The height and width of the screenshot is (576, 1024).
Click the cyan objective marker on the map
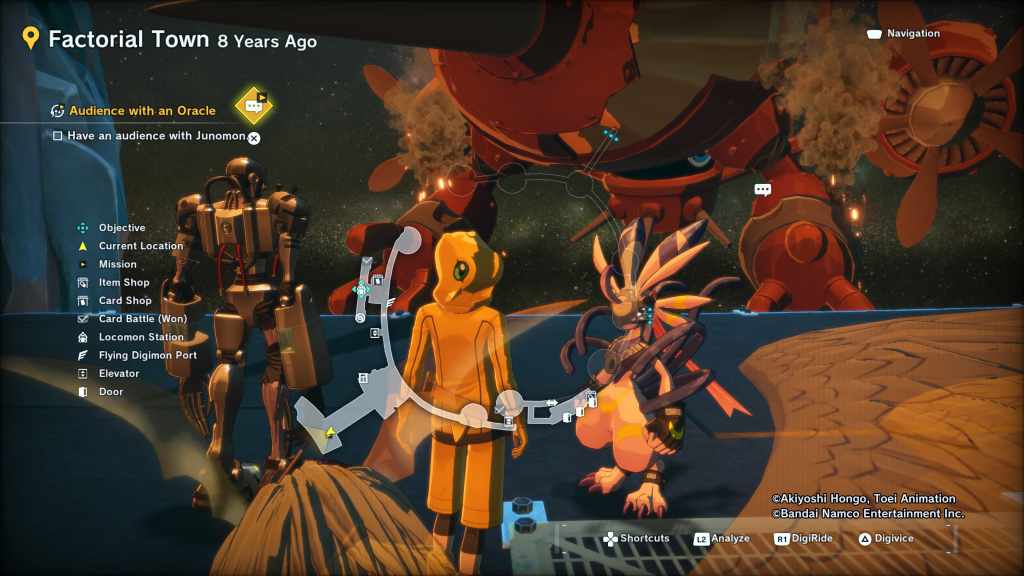(361, 290)
